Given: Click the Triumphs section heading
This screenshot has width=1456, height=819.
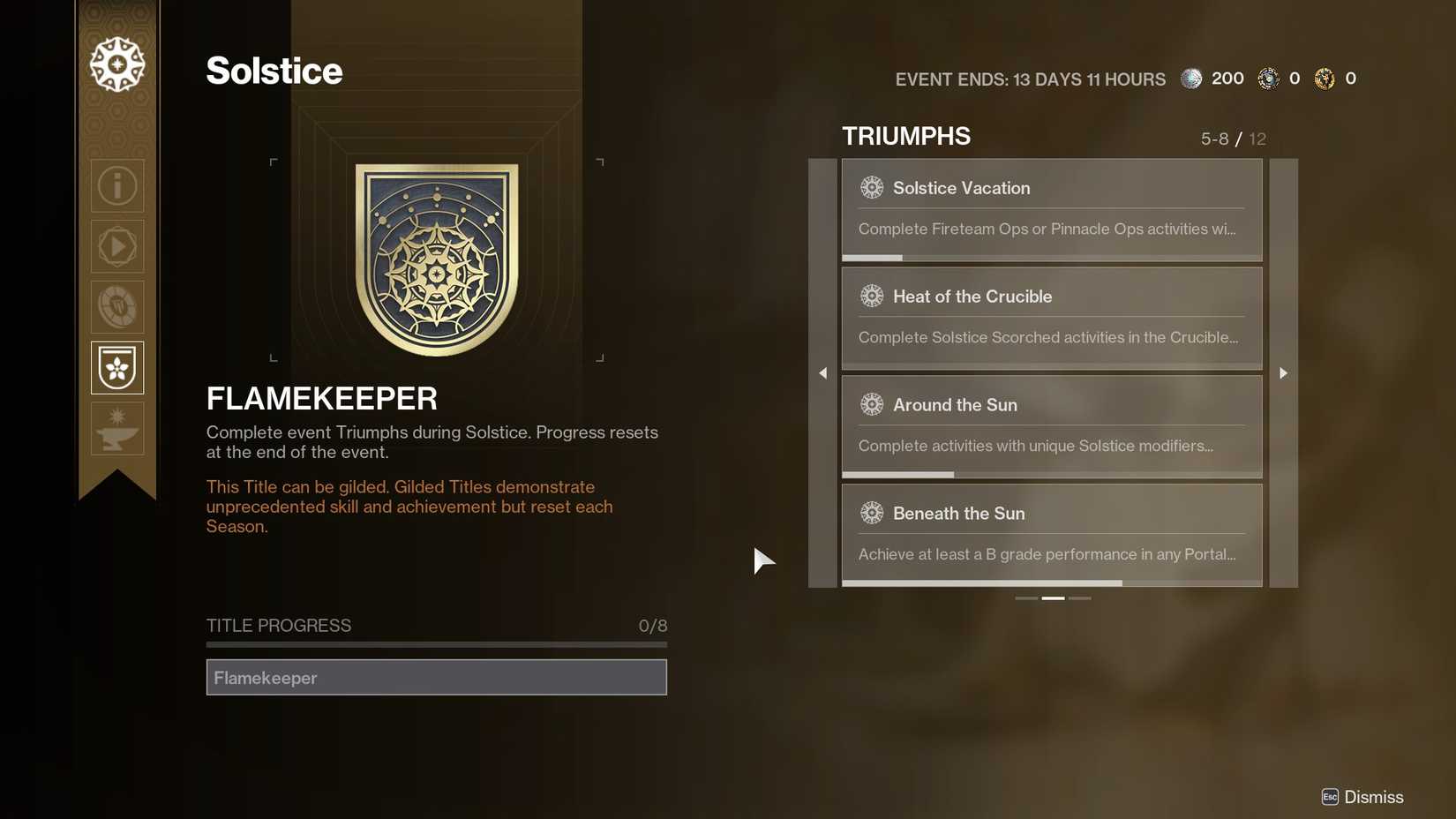Looking at the screenshot, I should tap(905, 136).
